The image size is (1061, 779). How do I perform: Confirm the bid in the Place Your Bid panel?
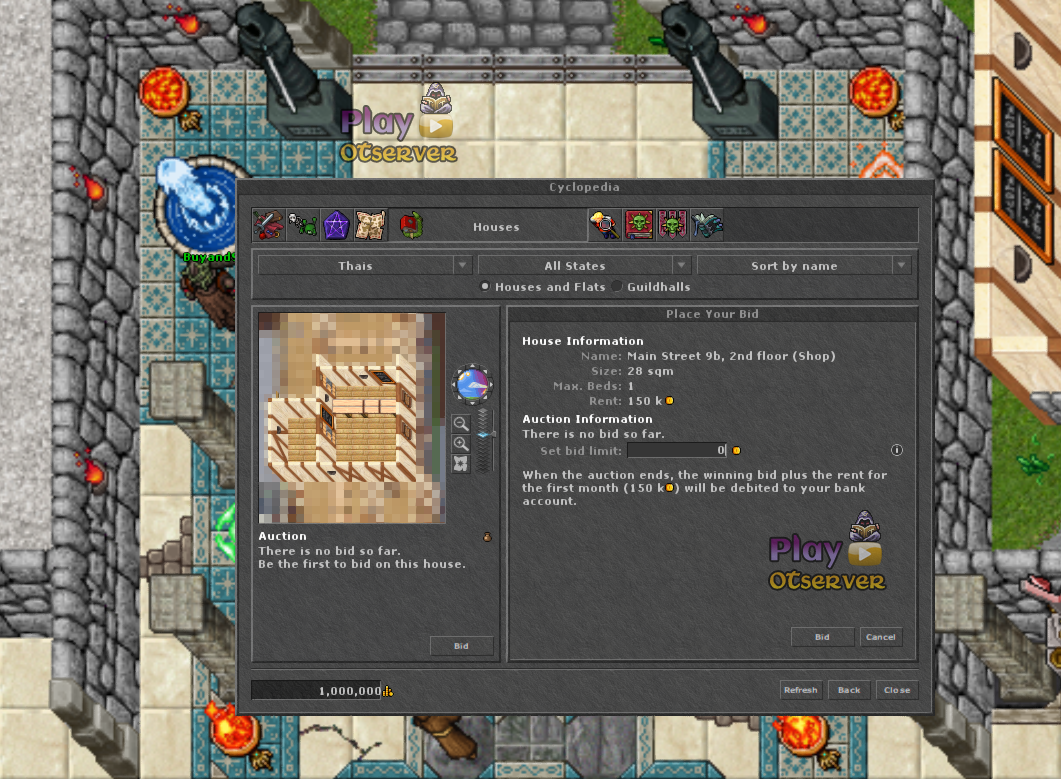pos(822,637)
